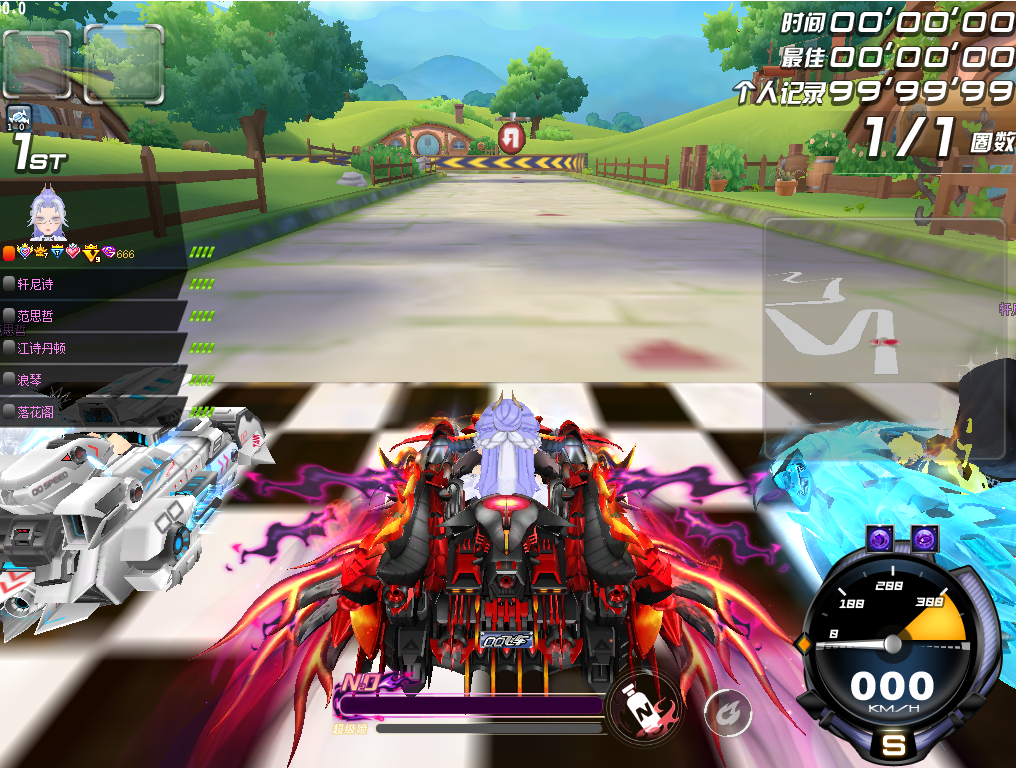
Task: Pick racer 浪琴 in the ranking list
Action: tap(30, 380)
